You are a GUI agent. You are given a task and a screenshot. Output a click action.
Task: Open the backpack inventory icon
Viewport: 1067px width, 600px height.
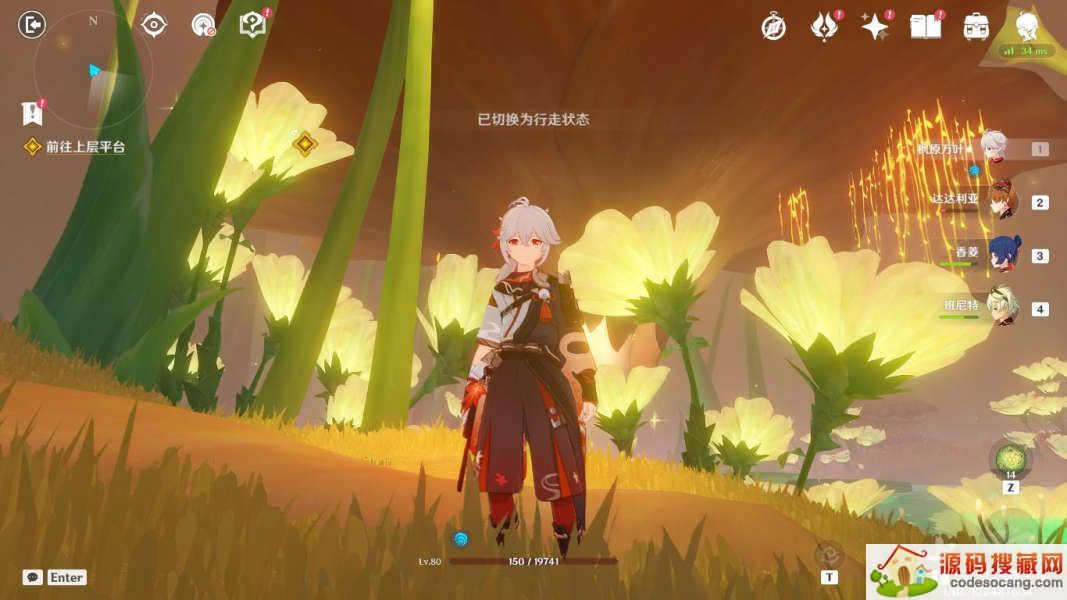(x=977, y=27)
